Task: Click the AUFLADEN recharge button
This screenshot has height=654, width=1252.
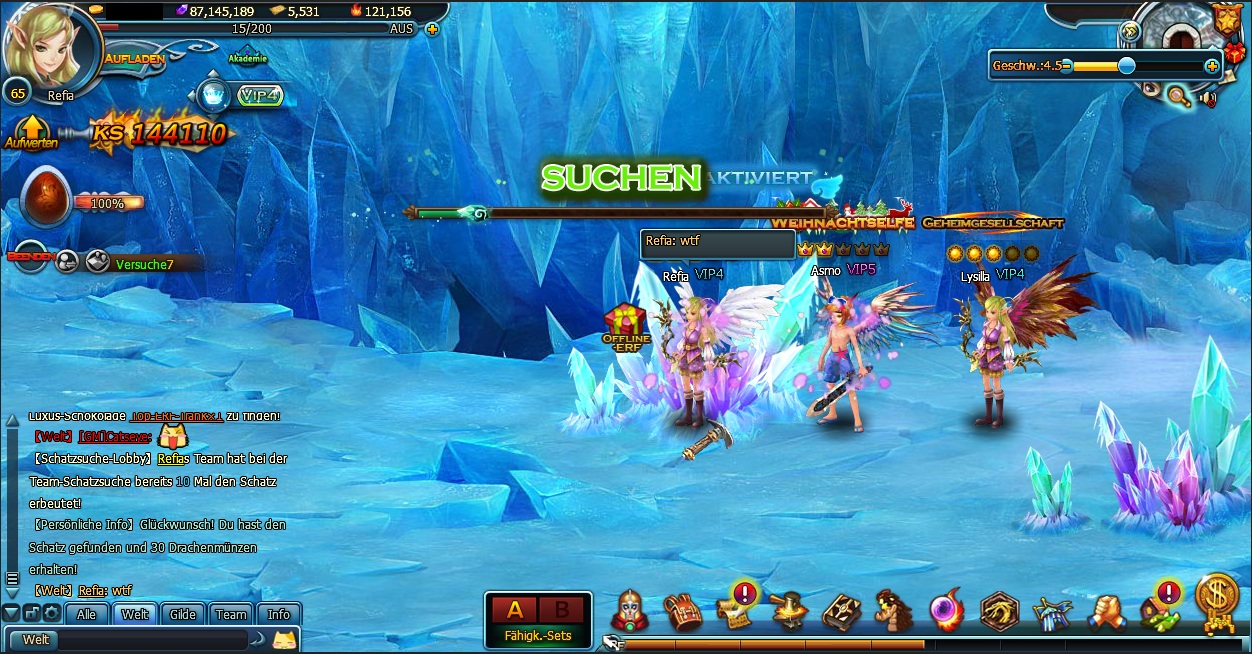Action: [134, 59]
